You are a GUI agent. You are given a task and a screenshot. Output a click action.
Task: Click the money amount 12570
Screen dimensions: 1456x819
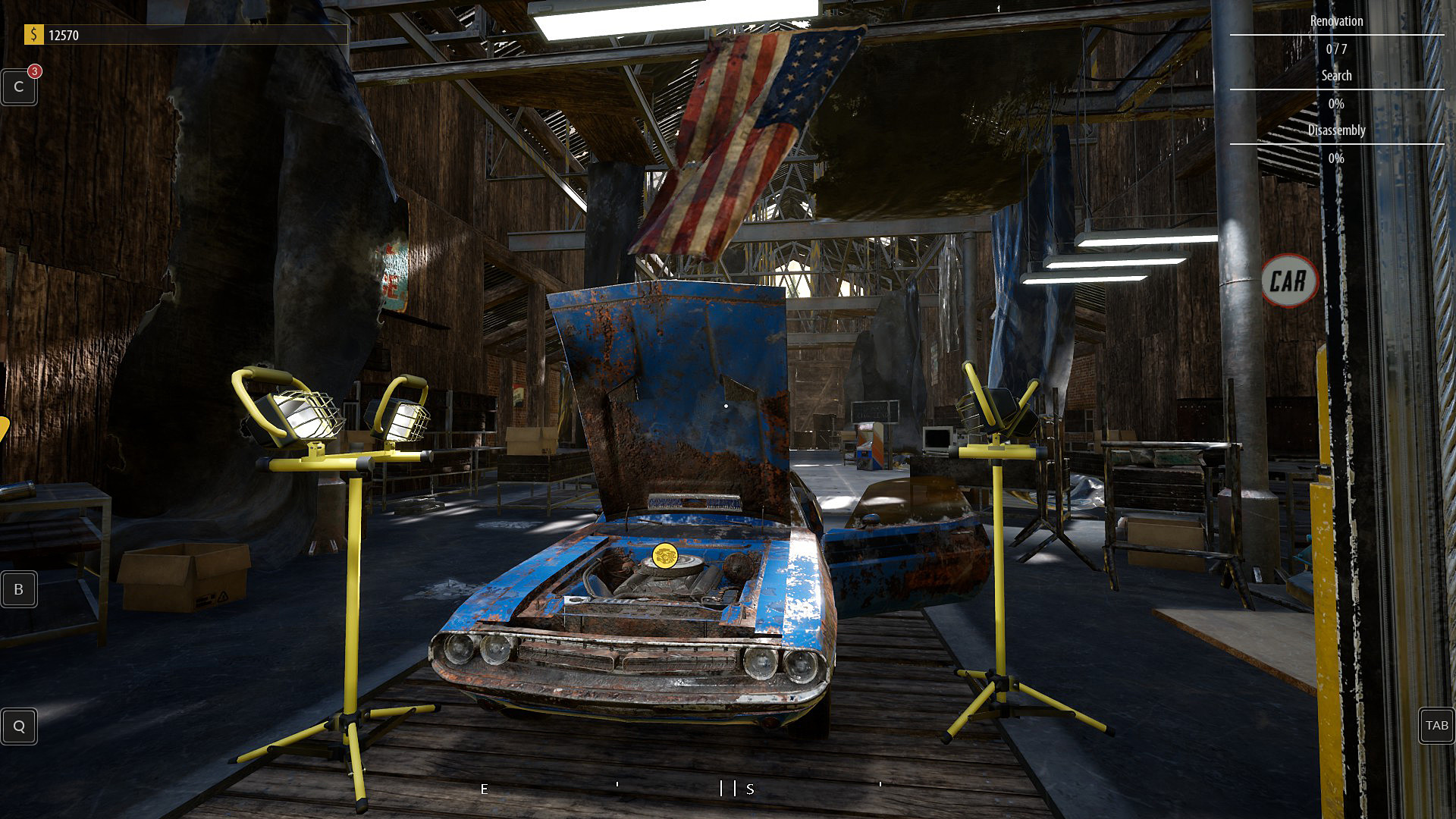click(x=64, y=34)
